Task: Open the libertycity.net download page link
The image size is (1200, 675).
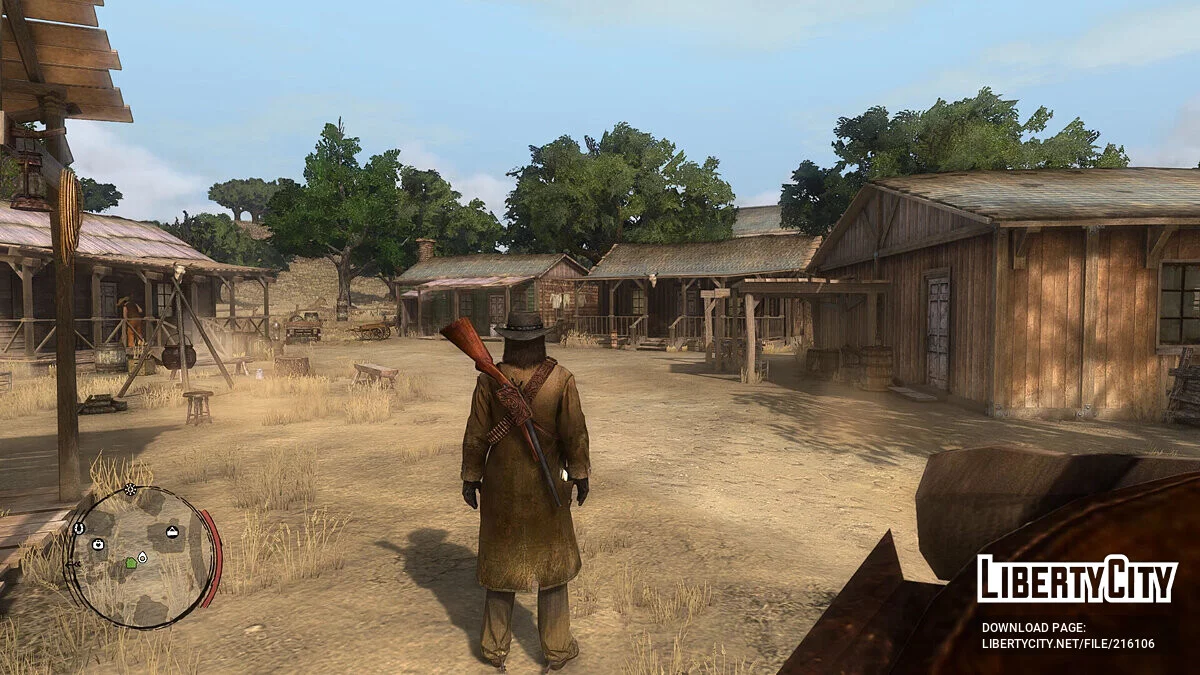Action: click(1067, 643)
